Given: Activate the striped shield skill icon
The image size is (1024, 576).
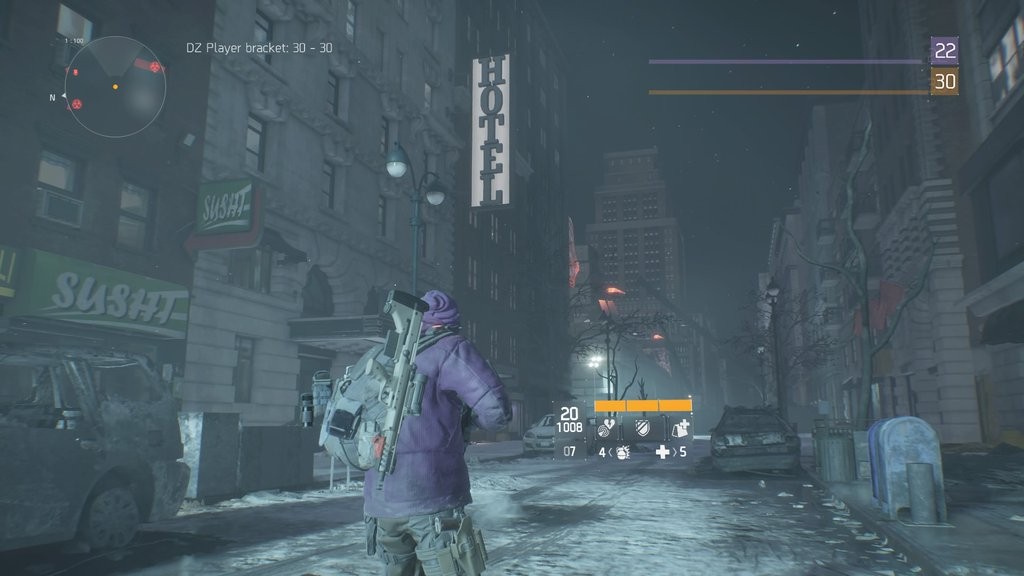Looking at the screenshot, I should (644, 429).
